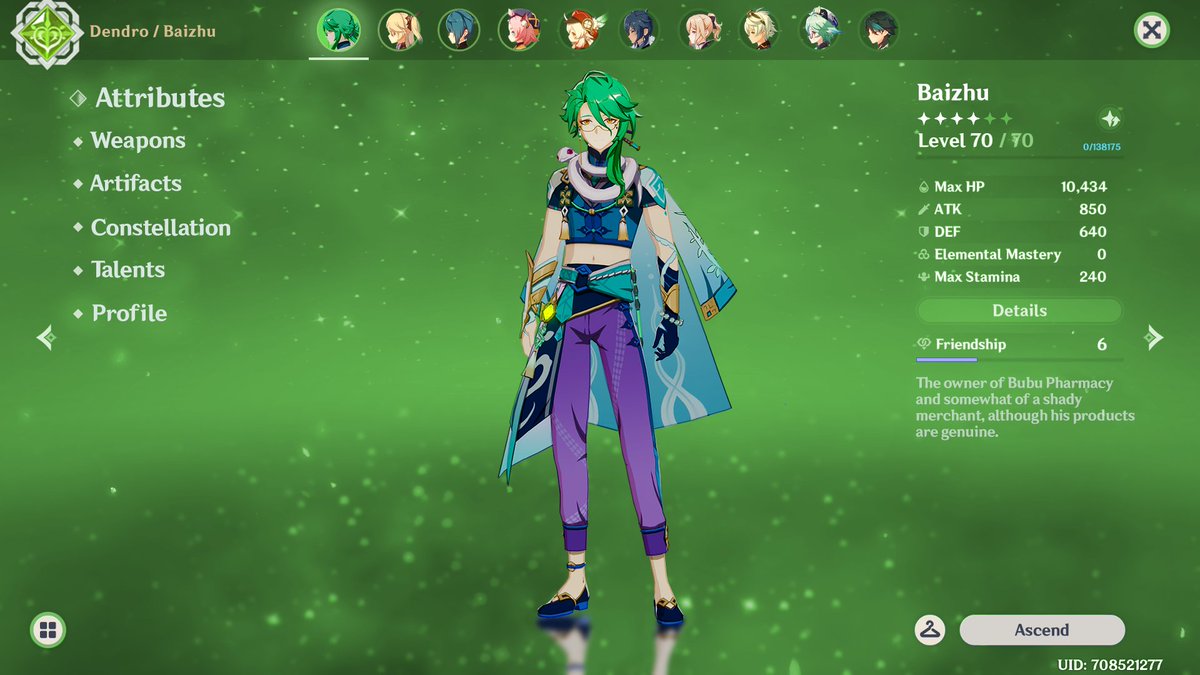Open the four-square grid menu icon
Screen dimensions: 1200x675
[46, 630]
